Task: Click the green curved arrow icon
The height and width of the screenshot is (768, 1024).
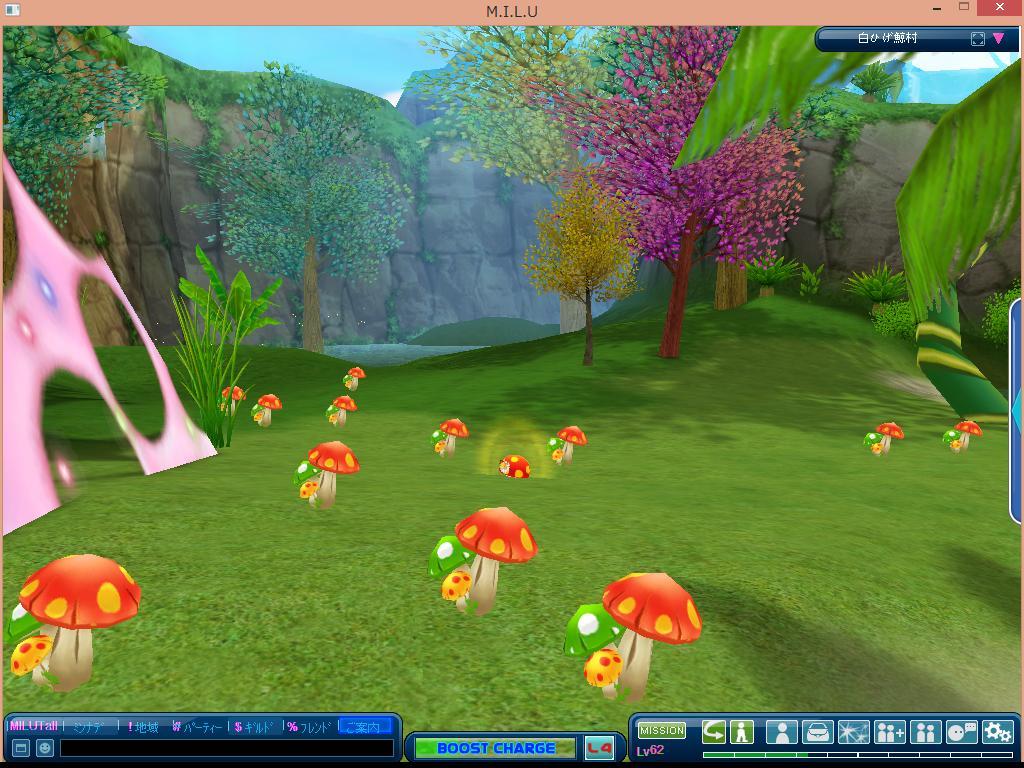Action: (x=714, y=732)
